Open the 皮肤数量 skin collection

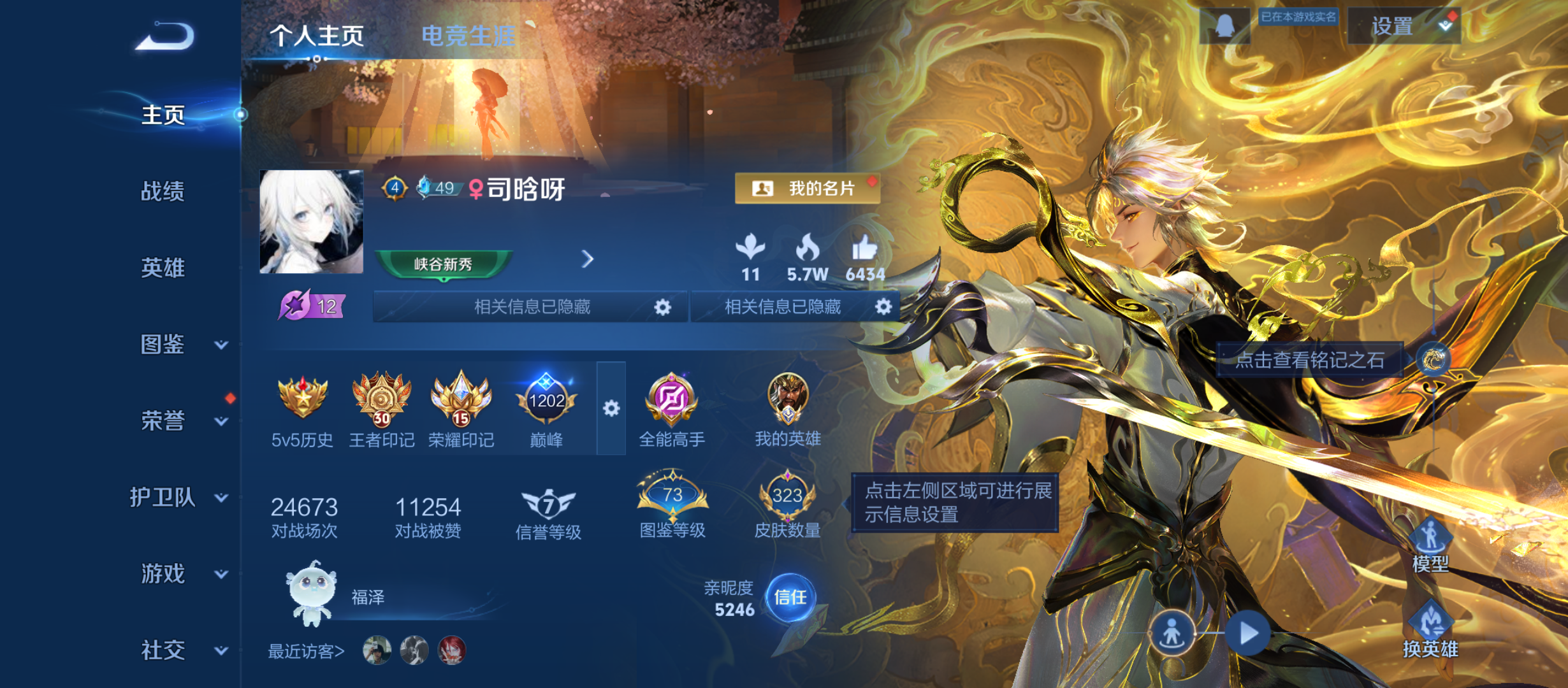[x=788, y=497]
